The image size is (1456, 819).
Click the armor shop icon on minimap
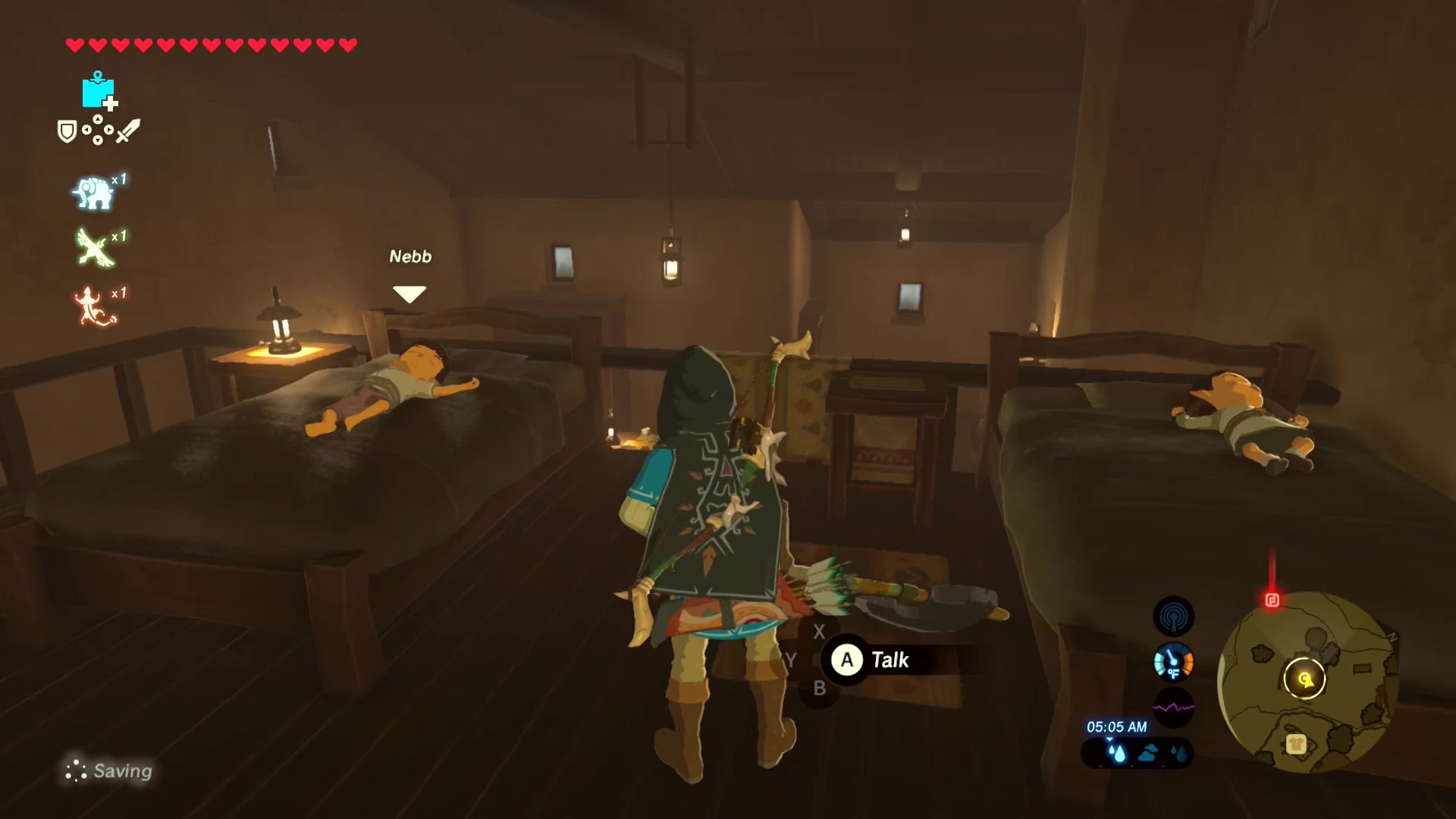click(x=1295, y=744)
